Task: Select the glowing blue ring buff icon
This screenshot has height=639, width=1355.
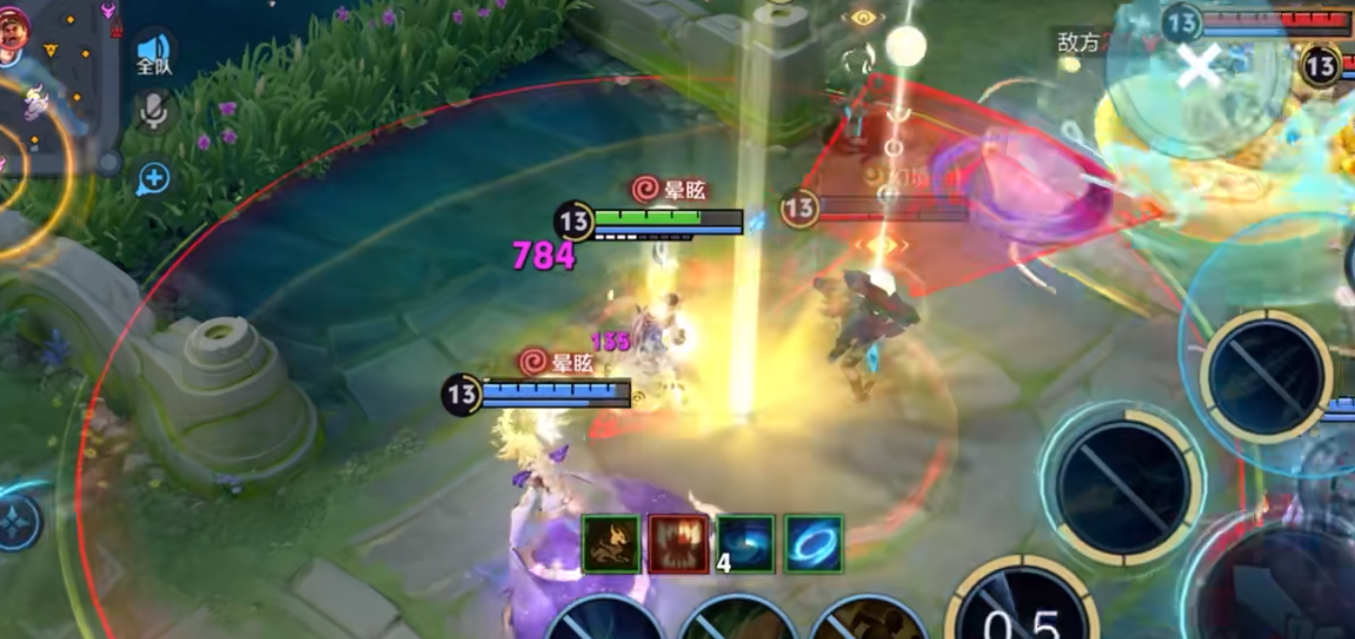Action: [x=813, y=544]
